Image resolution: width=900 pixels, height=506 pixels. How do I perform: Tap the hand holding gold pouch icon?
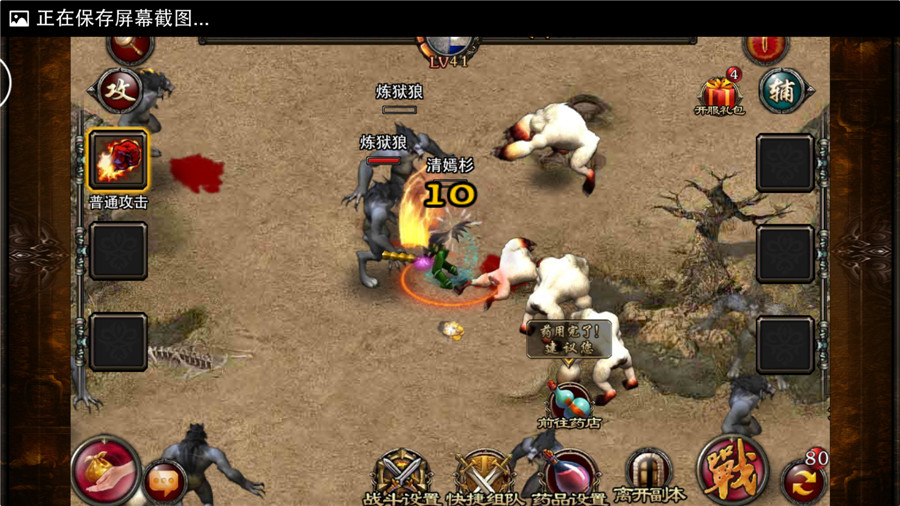coord(105,470)
